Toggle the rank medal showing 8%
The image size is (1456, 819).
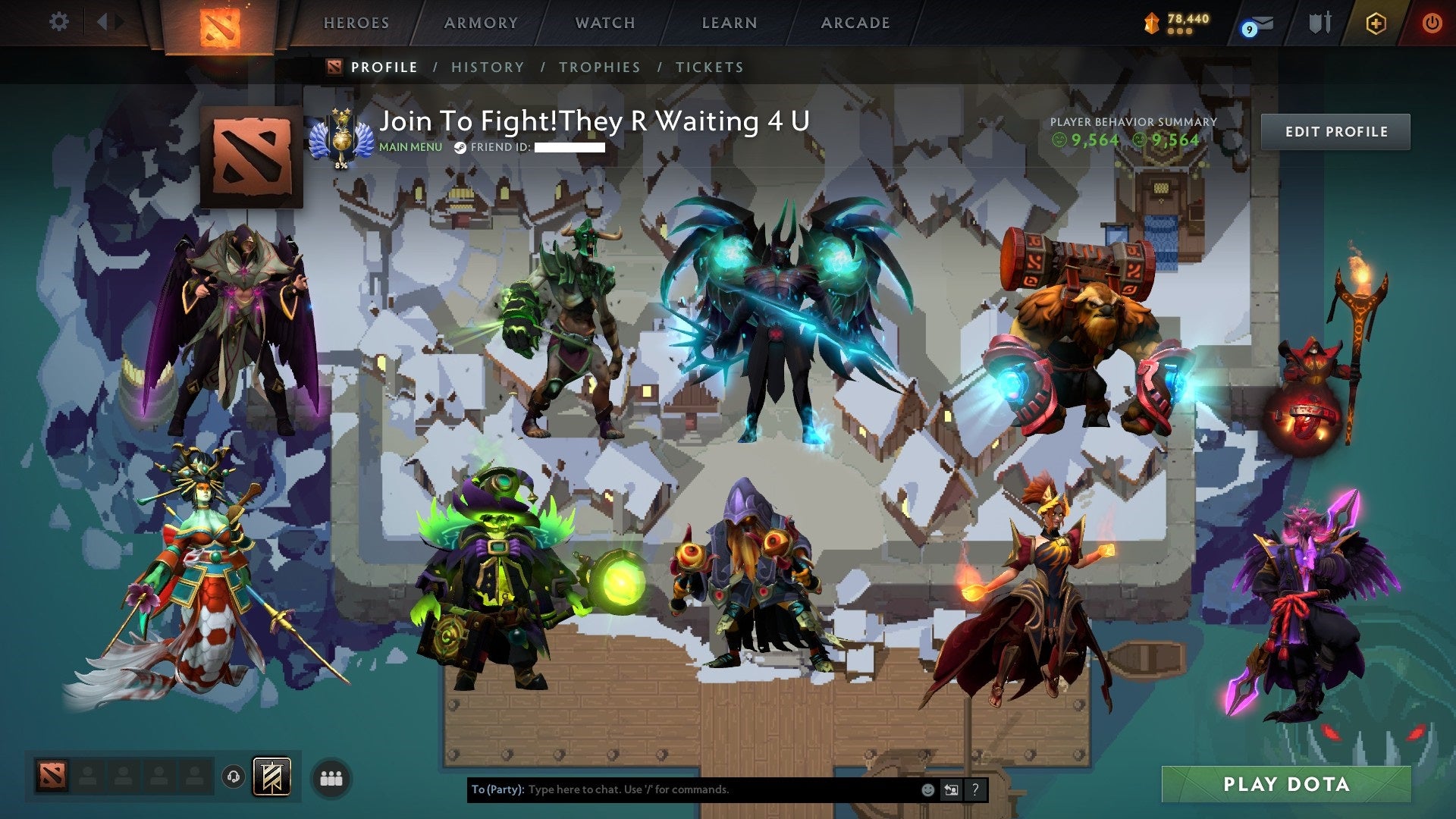tap(341, 140)
